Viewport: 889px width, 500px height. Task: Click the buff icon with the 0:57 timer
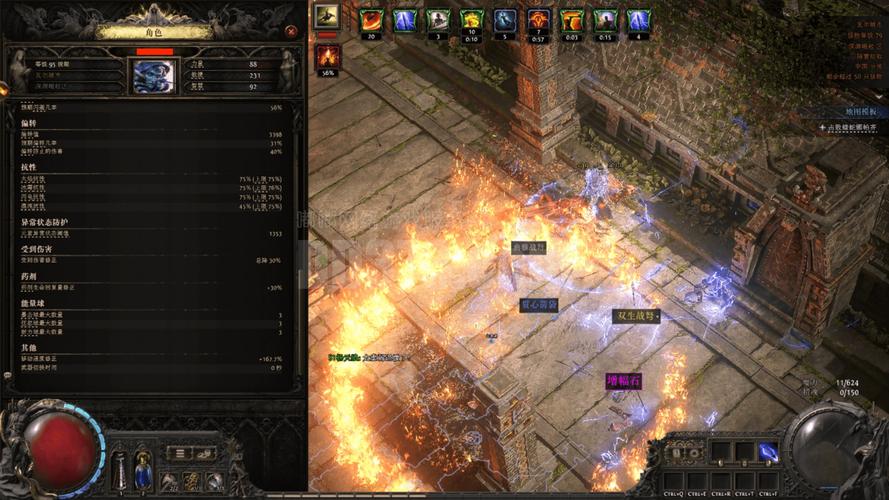[539, 21]
